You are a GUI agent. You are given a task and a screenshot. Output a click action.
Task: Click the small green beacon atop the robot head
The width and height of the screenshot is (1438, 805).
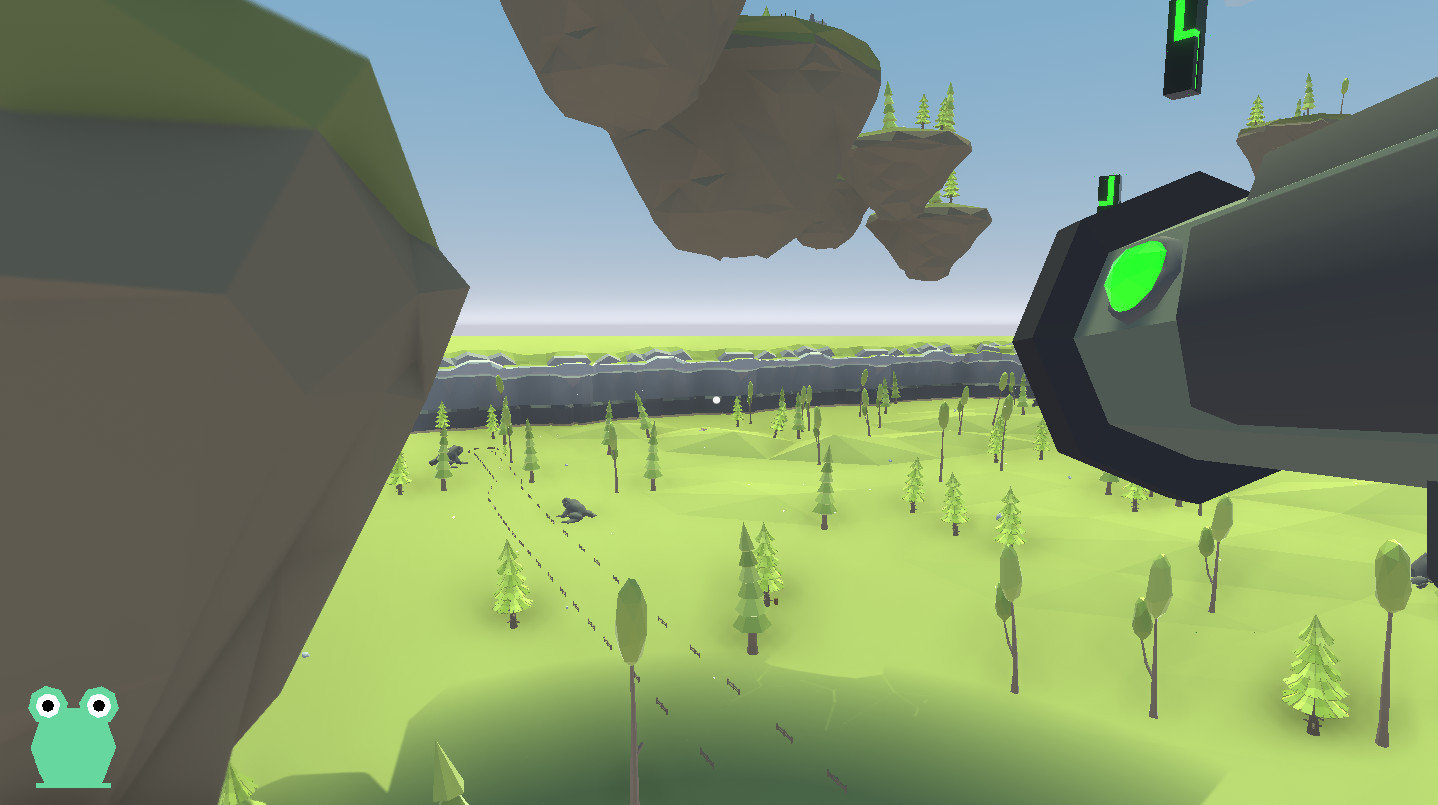[1107, 188]
